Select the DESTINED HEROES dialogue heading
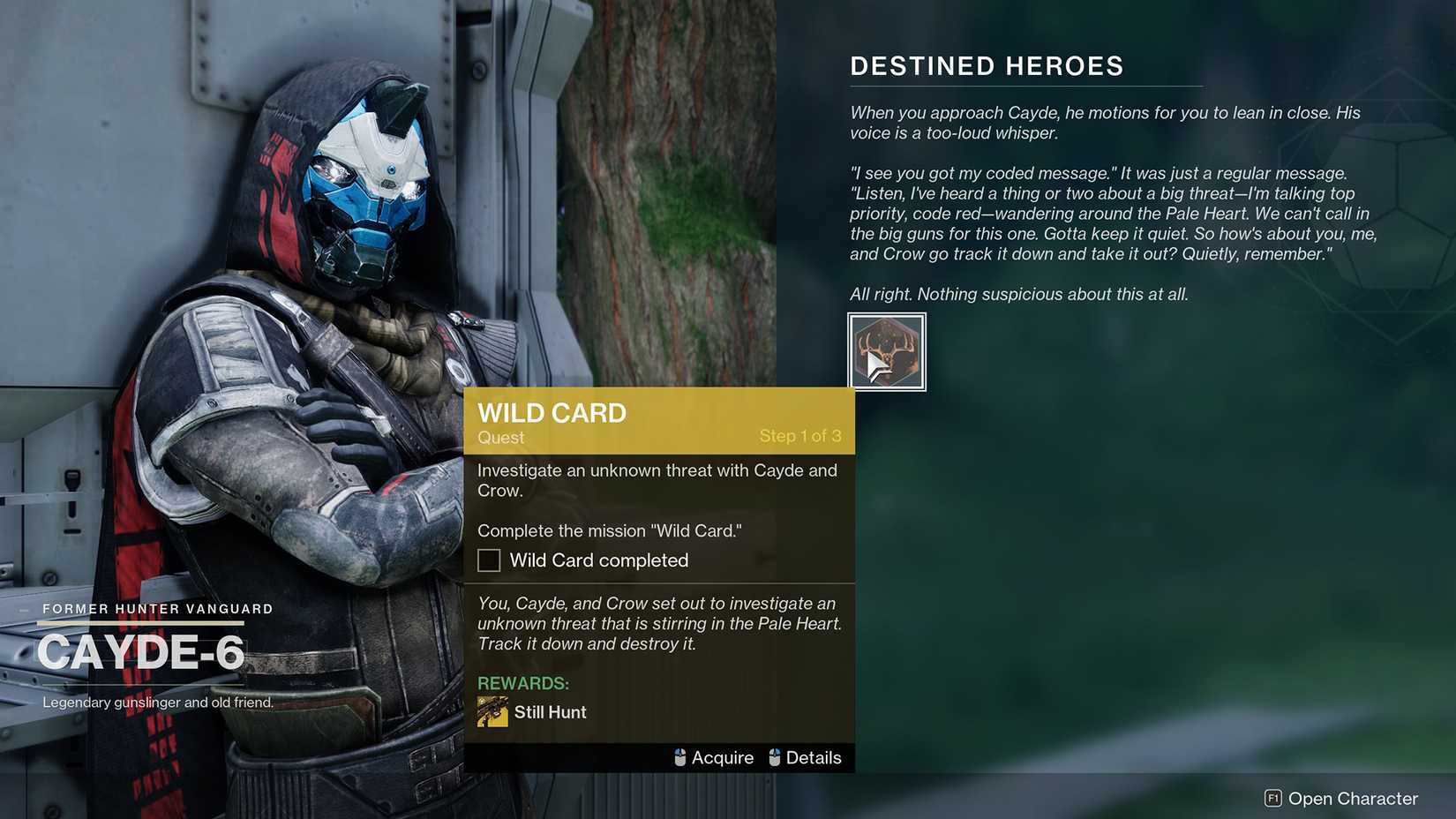 click(987, 65)
